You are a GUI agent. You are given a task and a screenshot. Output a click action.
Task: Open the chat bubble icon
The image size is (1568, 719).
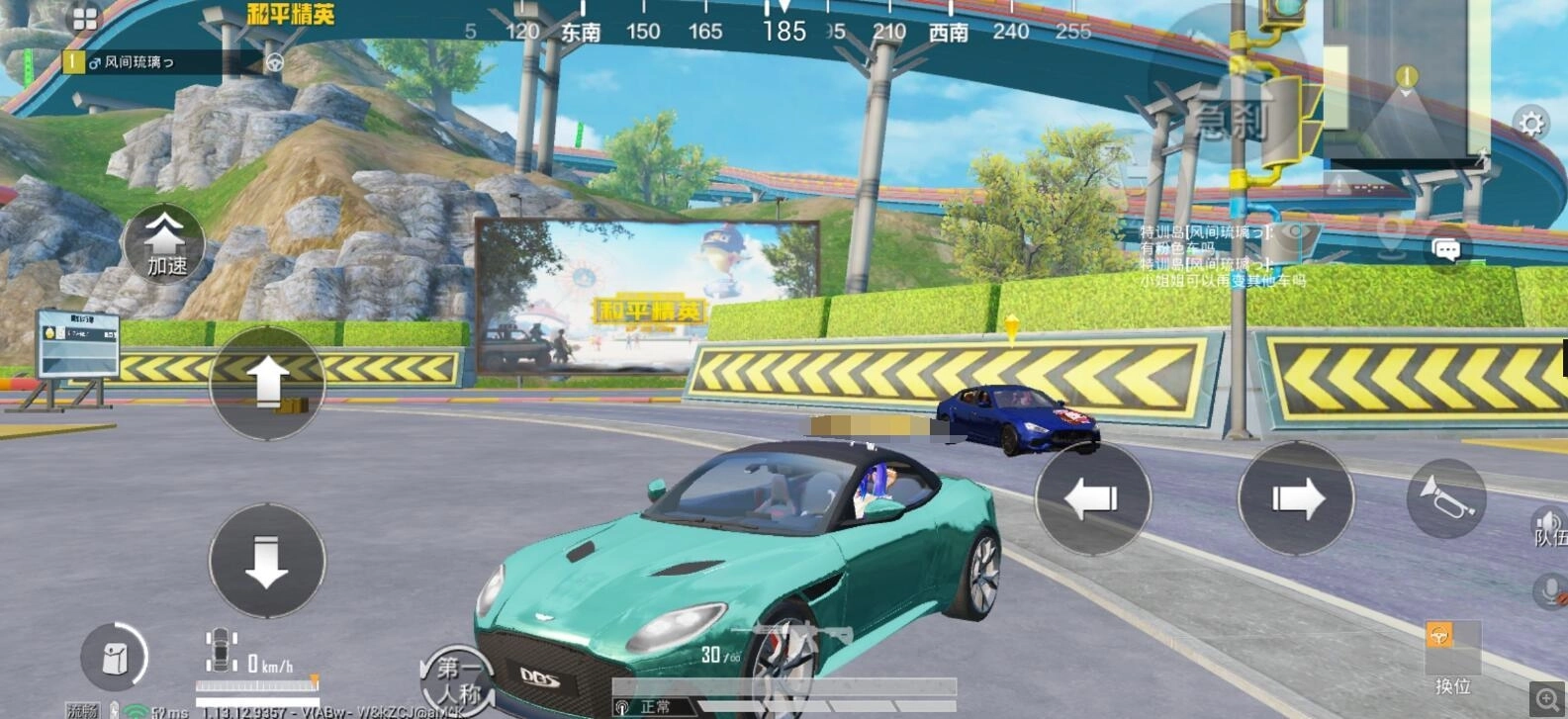coord(1446,249)
